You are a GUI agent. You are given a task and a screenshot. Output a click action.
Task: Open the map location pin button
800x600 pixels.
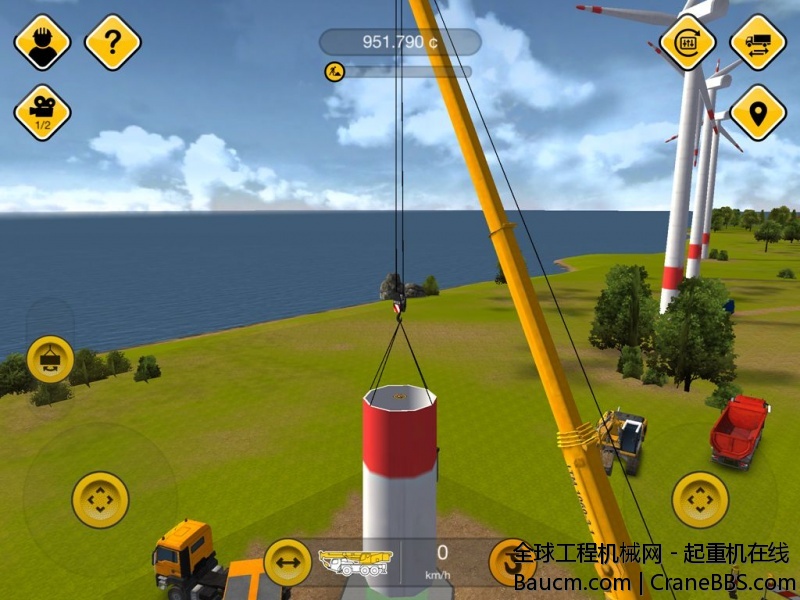pos(758,112)
